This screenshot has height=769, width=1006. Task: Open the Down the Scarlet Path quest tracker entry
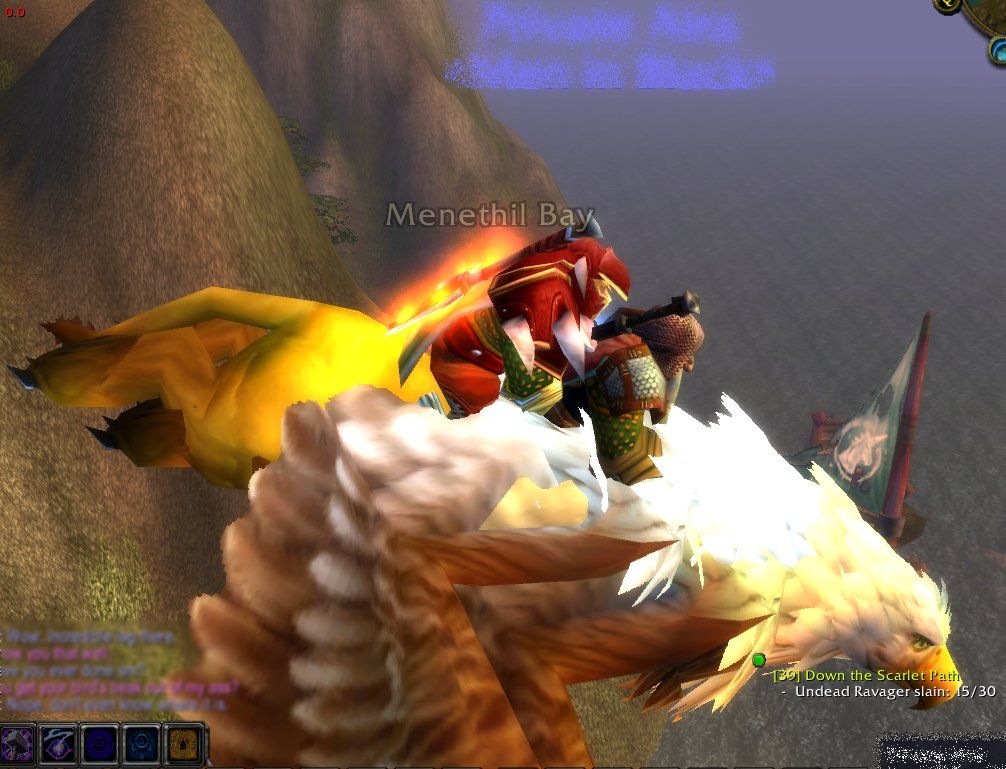coord(867,676)
